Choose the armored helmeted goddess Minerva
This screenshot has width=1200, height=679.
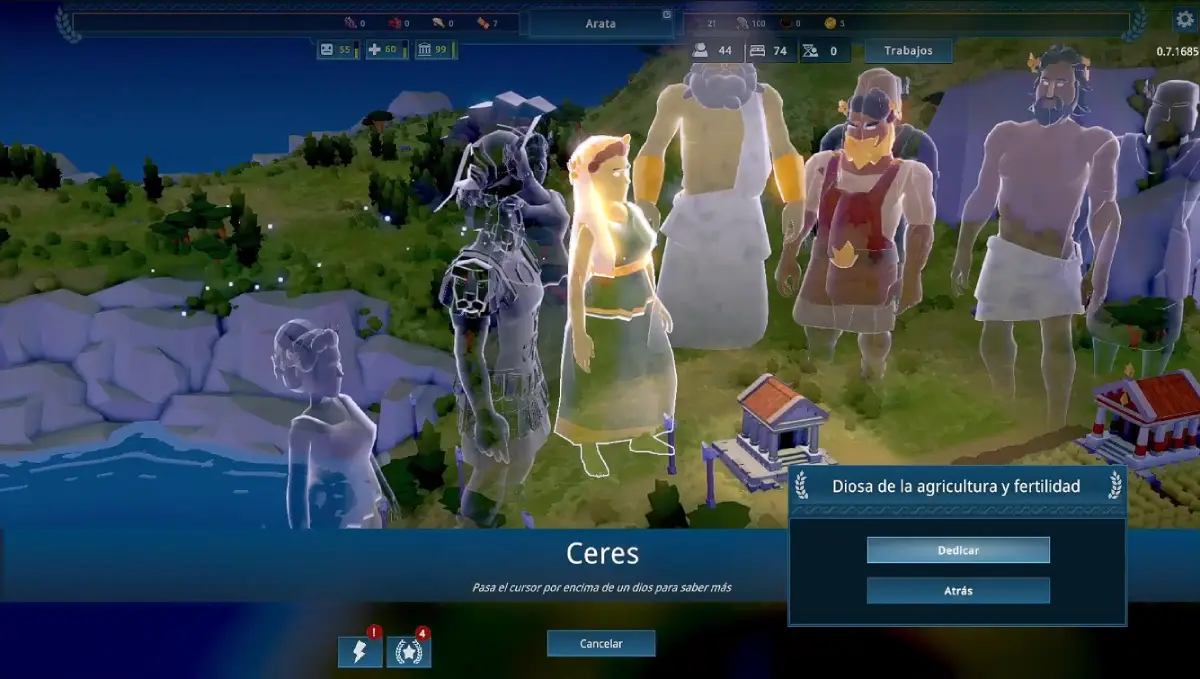[x=495, y=300]
